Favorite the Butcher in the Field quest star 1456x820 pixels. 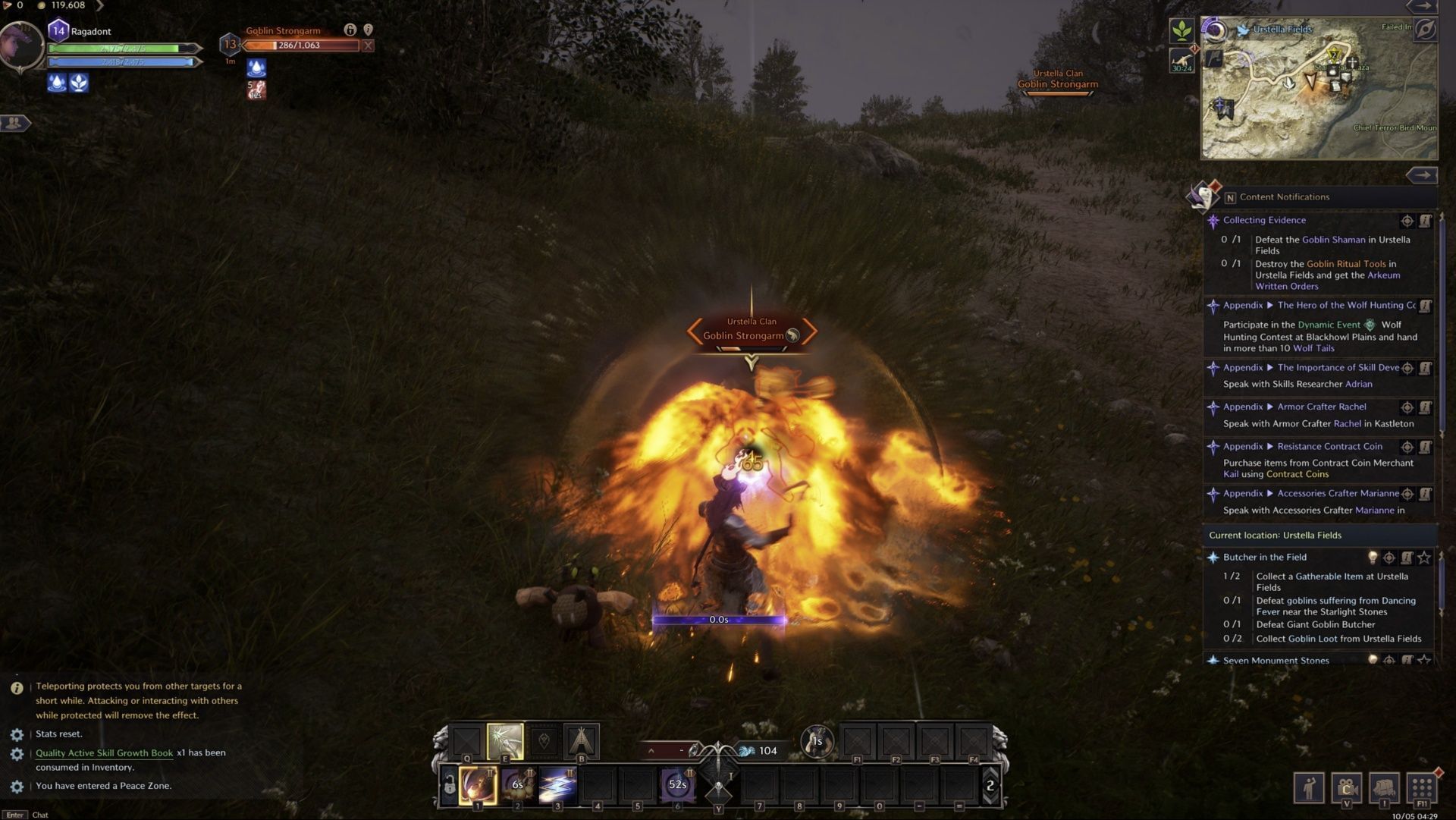(x=1424, y=558)
